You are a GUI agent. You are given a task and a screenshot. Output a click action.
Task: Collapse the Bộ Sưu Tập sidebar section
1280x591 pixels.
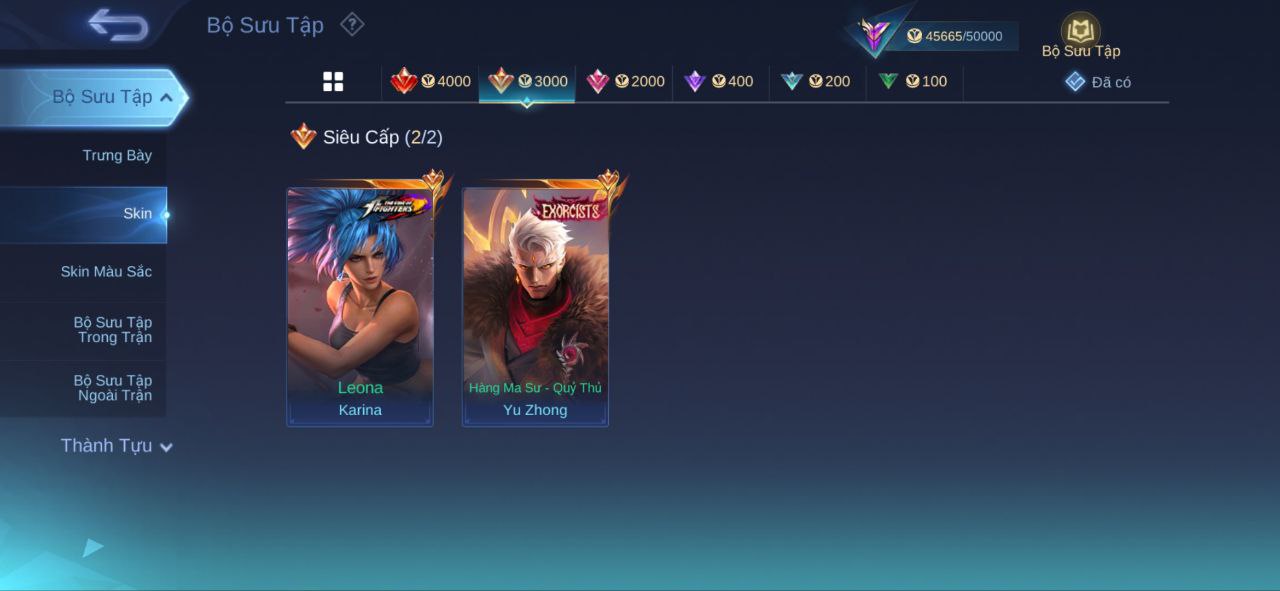tap(166, 97)
